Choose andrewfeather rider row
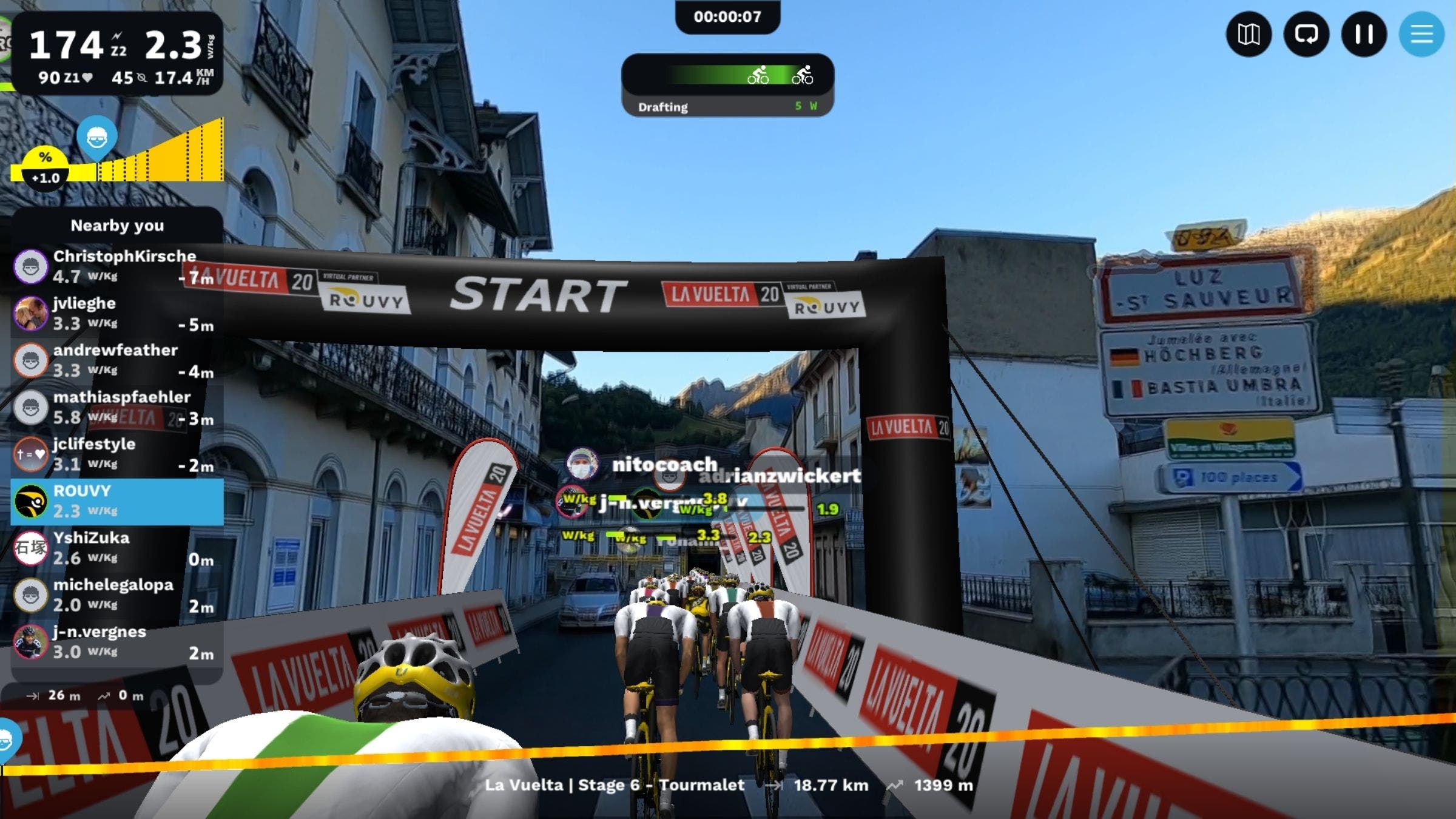The width and height of the screenshot is (1456, 819). click(116, 360)
